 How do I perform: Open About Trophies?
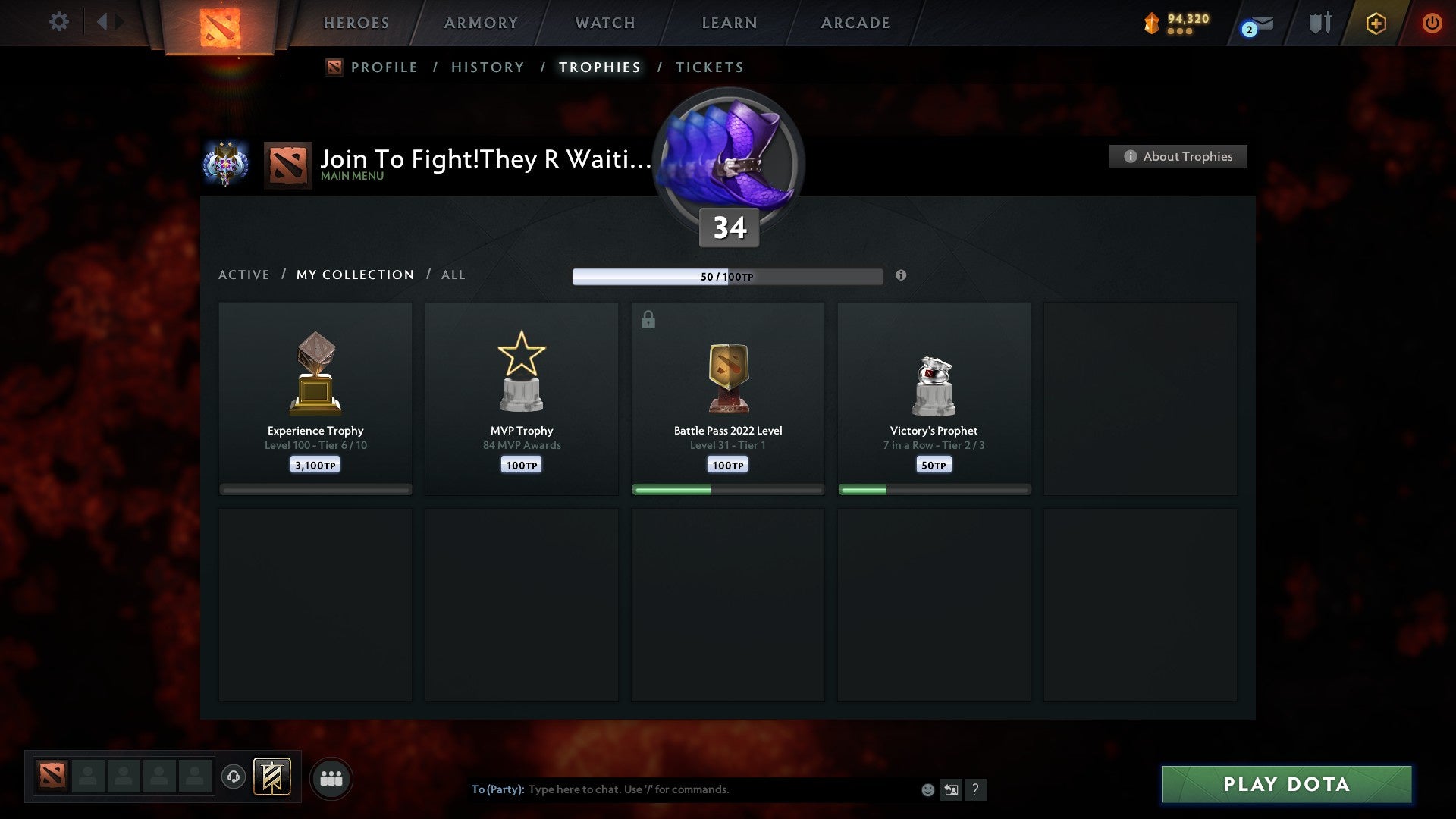(x=1177, y=156)
